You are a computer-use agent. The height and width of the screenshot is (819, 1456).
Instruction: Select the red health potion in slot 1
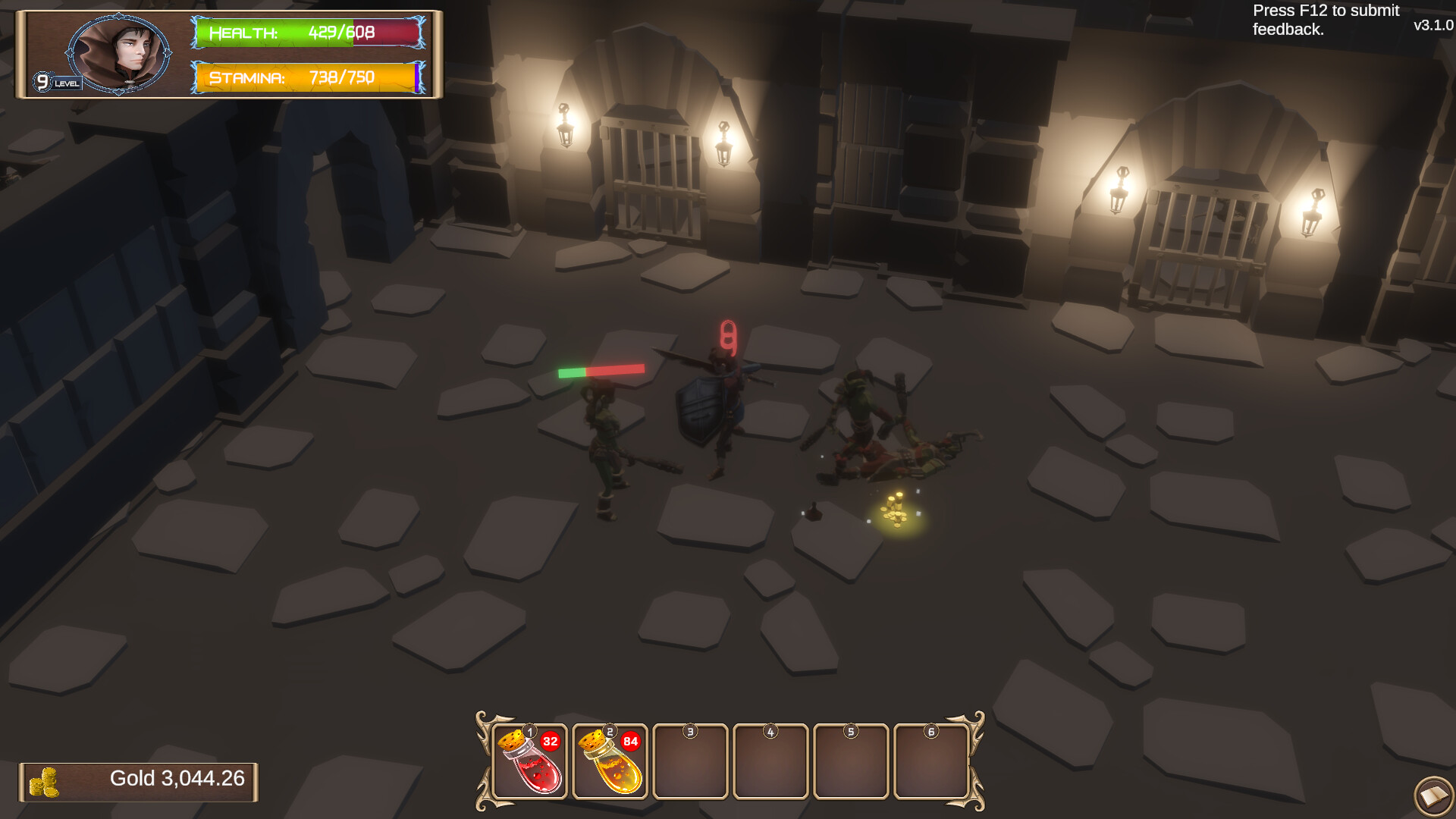(x=530, y=762)
